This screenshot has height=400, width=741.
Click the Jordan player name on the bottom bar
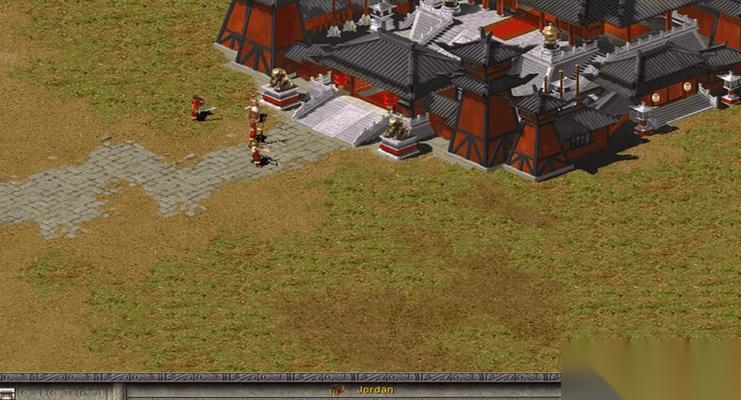(375, 389)
